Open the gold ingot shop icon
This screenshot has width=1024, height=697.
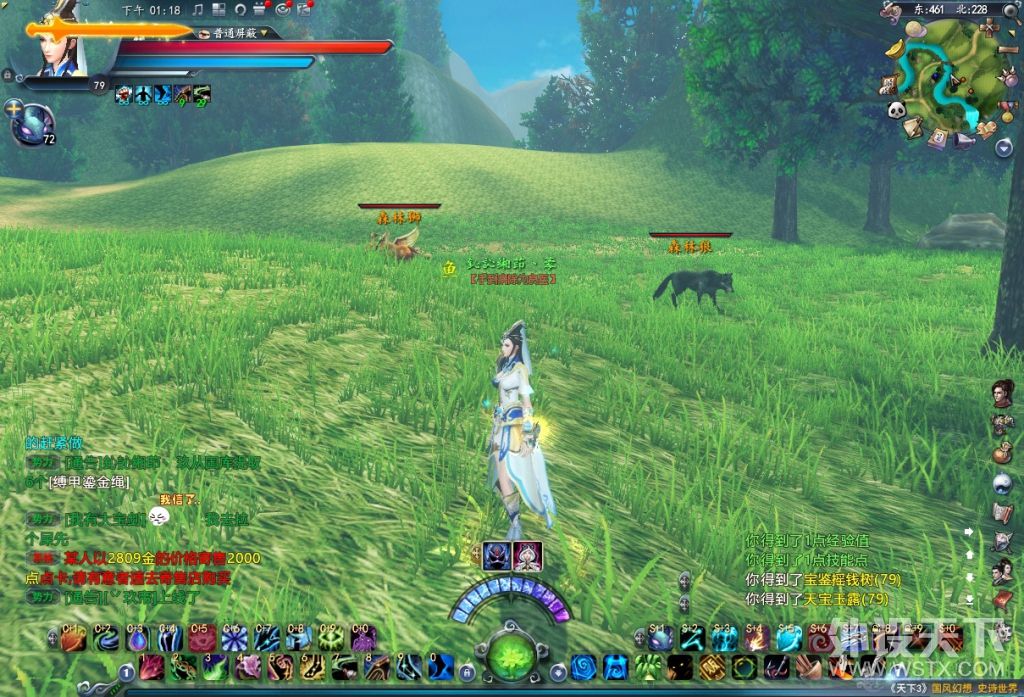[895, 47]
